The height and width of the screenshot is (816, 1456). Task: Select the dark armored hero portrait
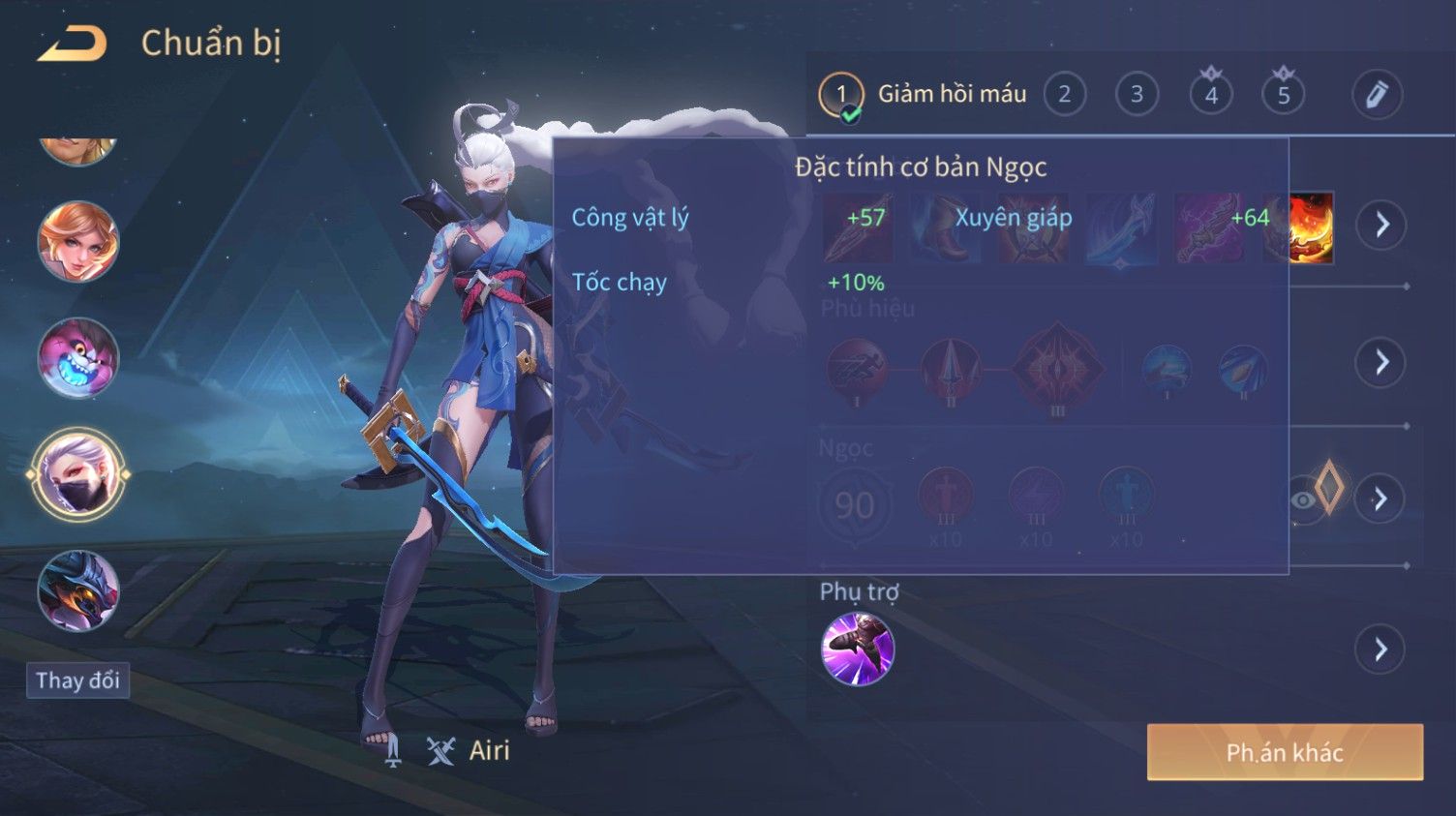(78, 590)
